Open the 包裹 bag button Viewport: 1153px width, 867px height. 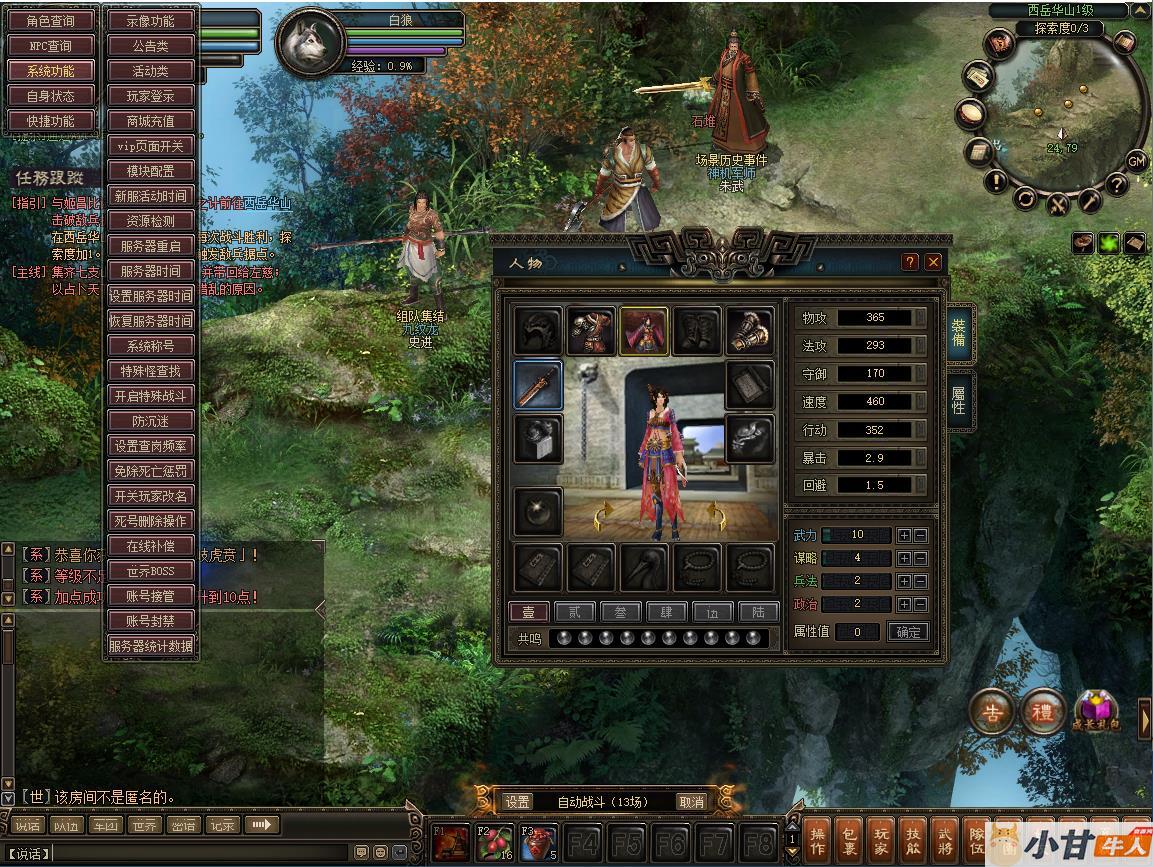pyautogui.click(x=849, y=840)
